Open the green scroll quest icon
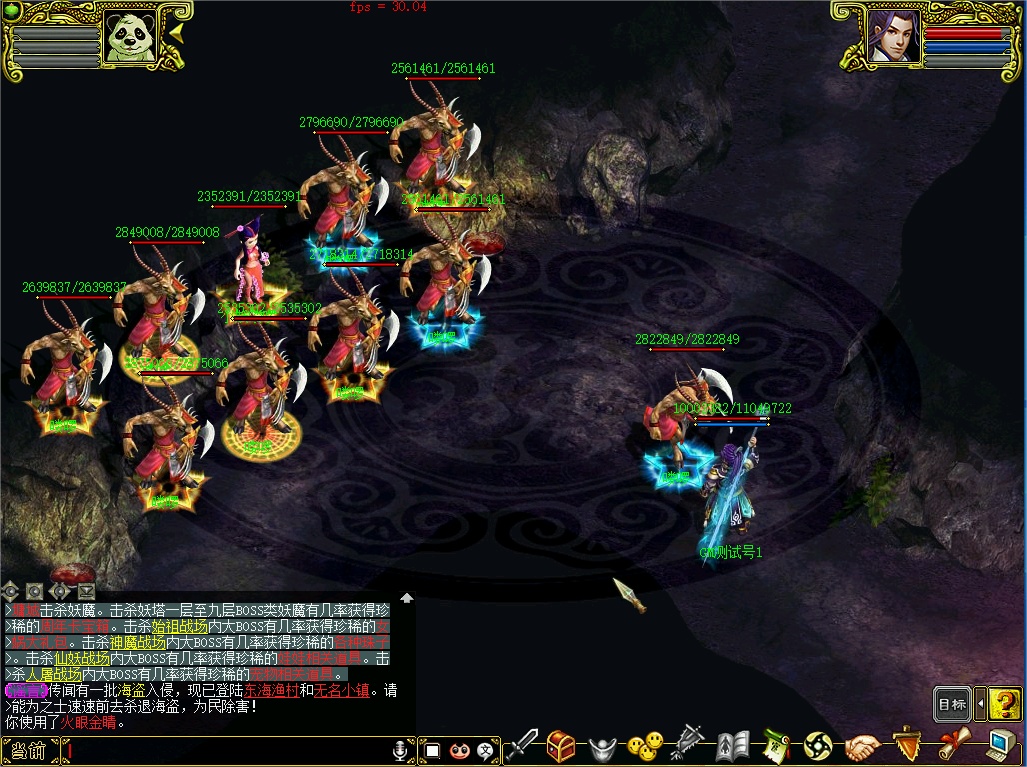Image resolution: width=1027 pixels, height=767 pixels. tap(776, 746)
